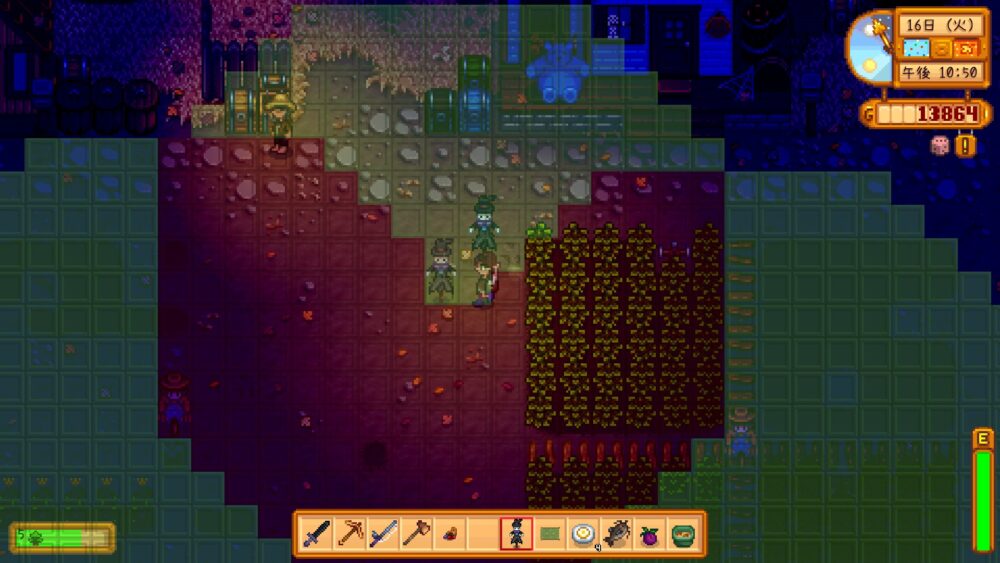Choose the green grass starter slot

click(x=549, y=534)
